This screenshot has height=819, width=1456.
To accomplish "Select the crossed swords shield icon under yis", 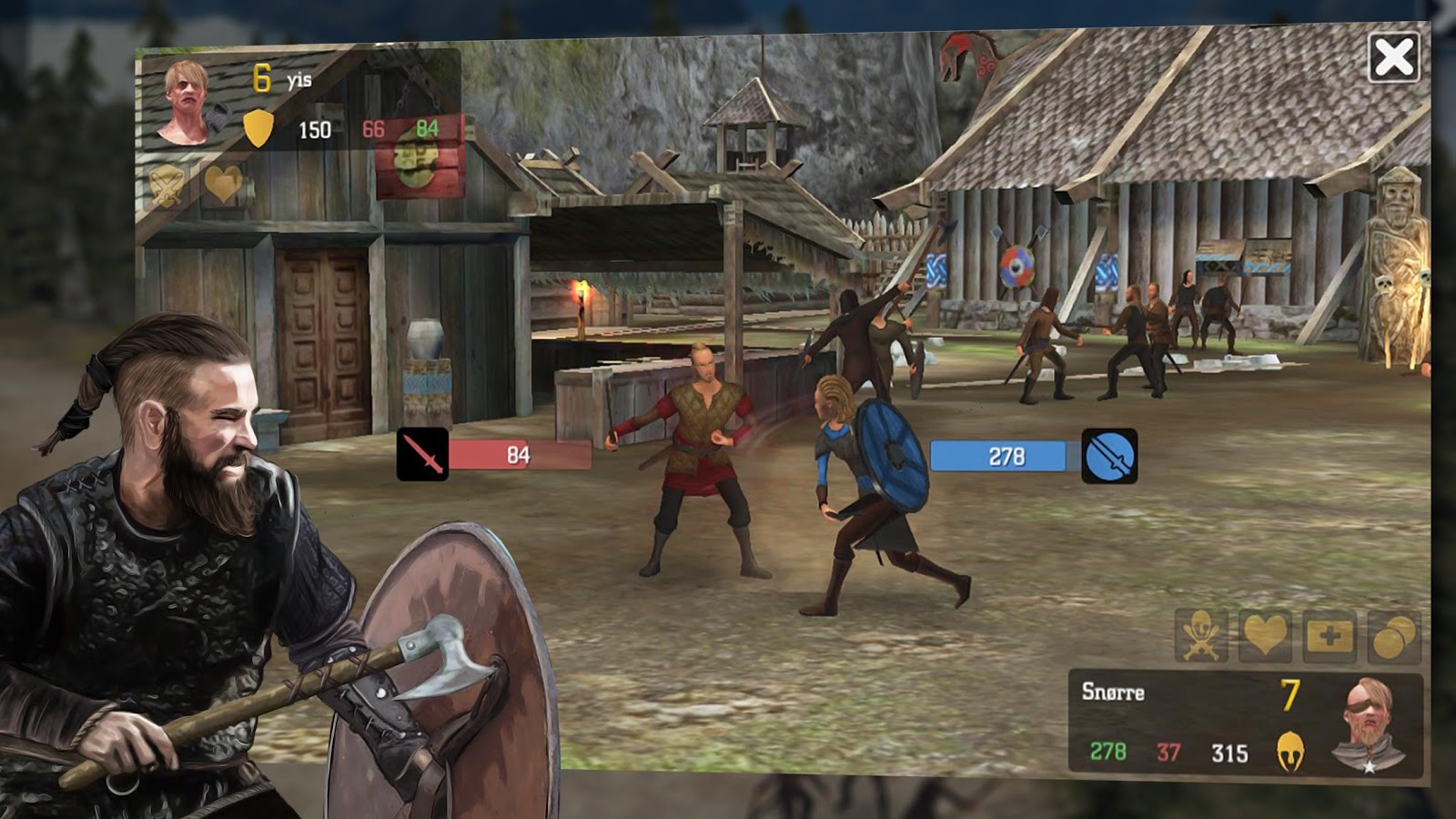I will click(167, 186).
